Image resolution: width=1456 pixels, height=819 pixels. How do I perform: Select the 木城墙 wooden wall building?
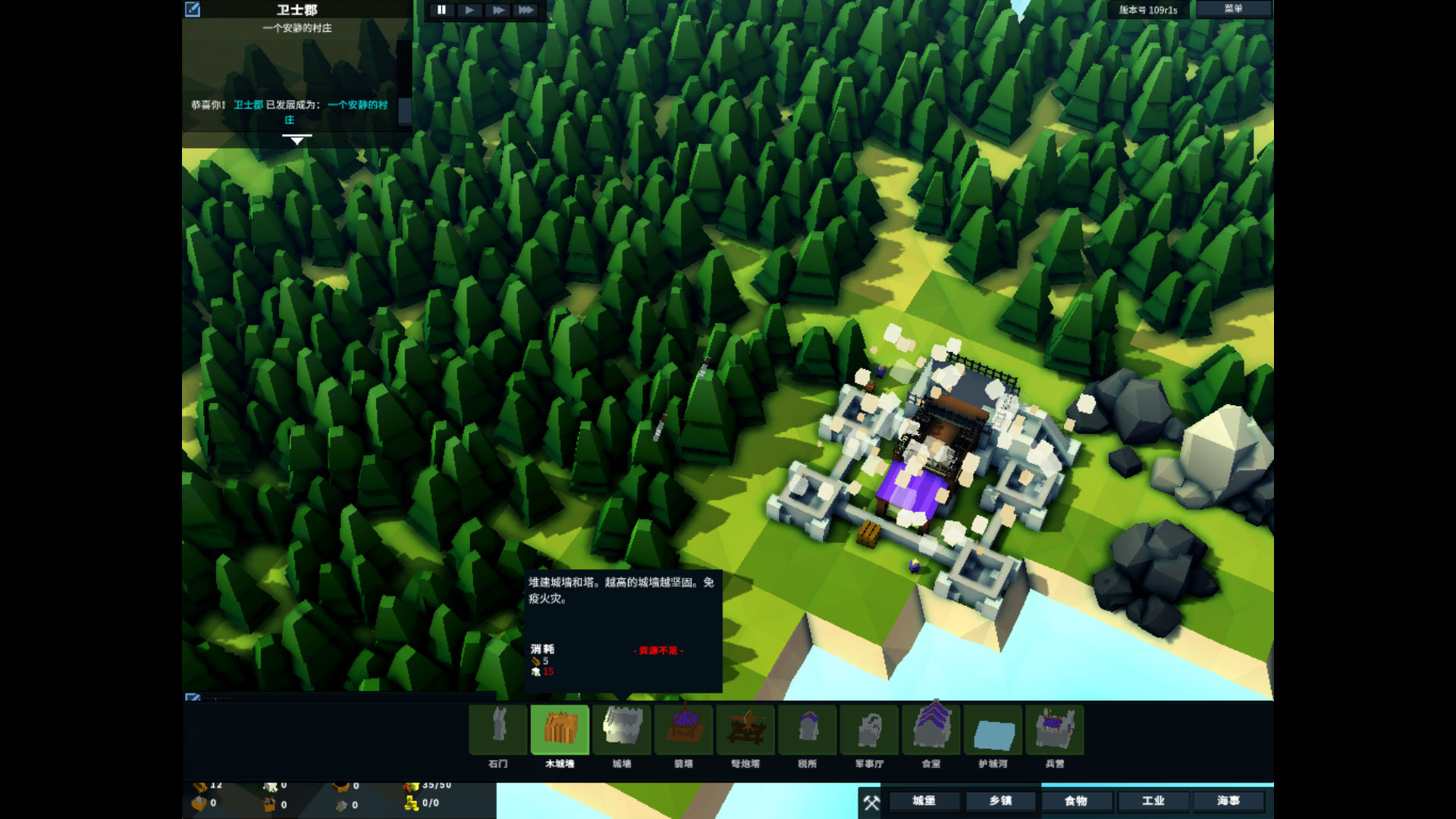[x=560, y=730]
